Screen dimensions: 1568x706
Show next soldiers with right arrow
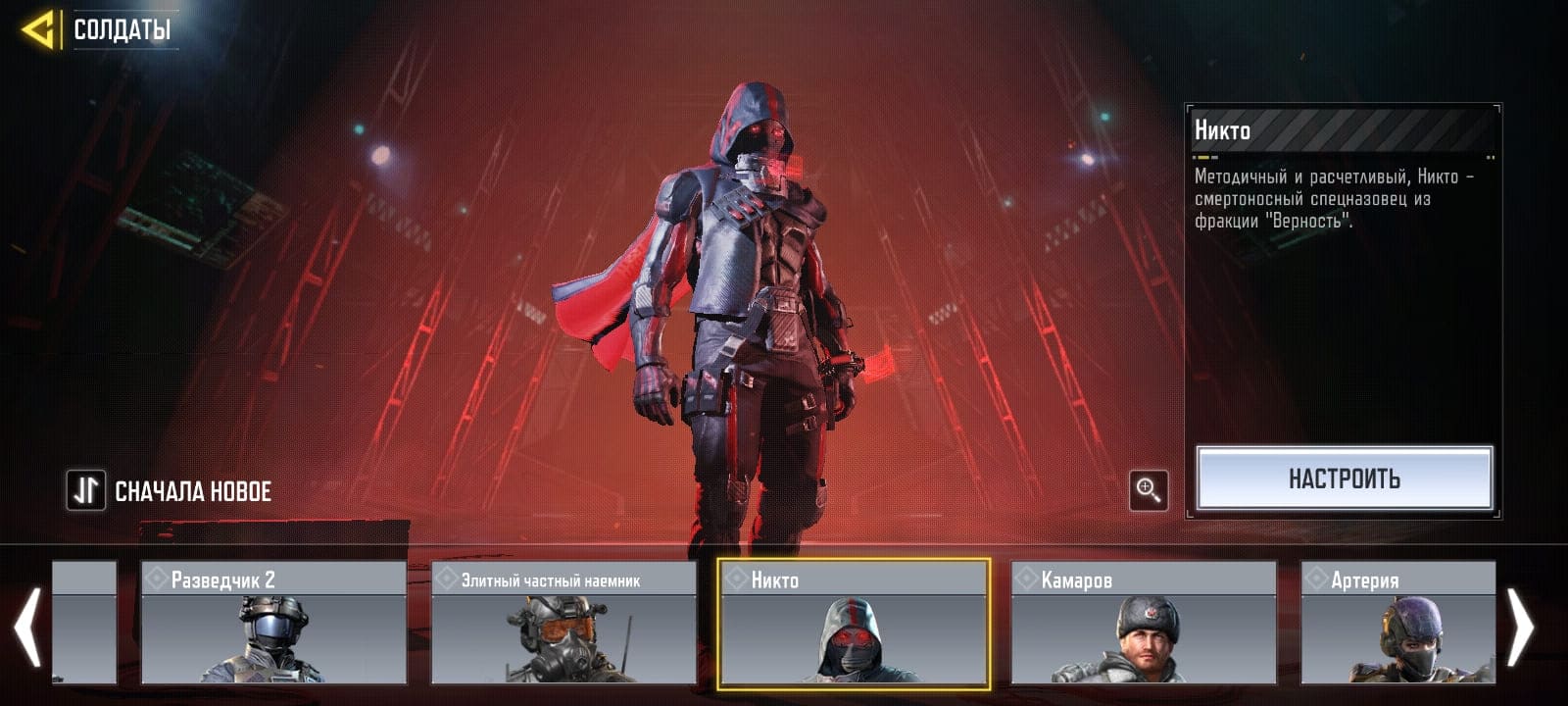1521,626
